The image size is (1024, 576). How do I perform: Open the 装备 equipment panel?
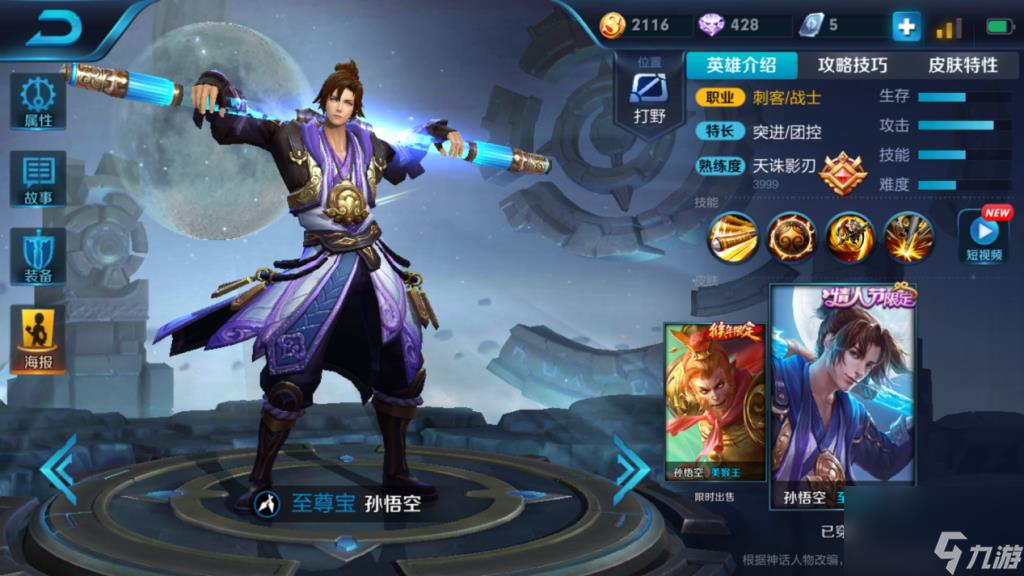pos(39,255)
